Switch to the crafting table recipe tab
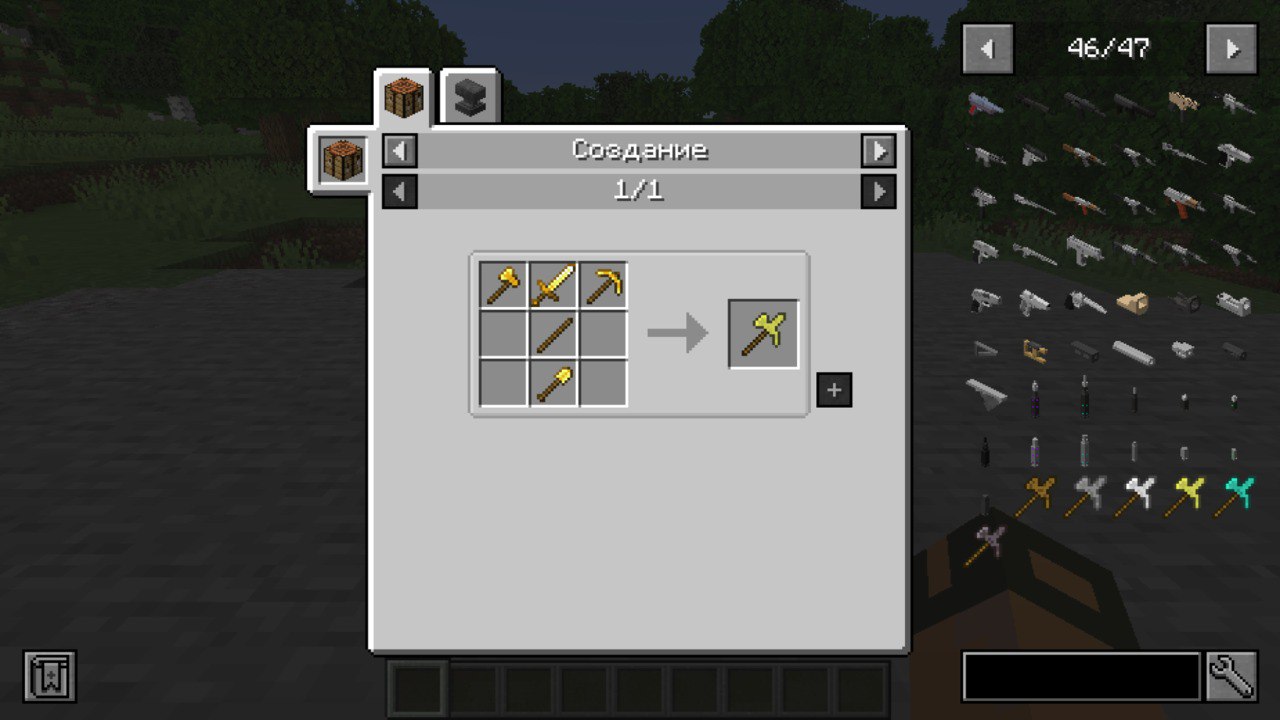The height and width of the screenshot is (720, 1280). point(404,97)
